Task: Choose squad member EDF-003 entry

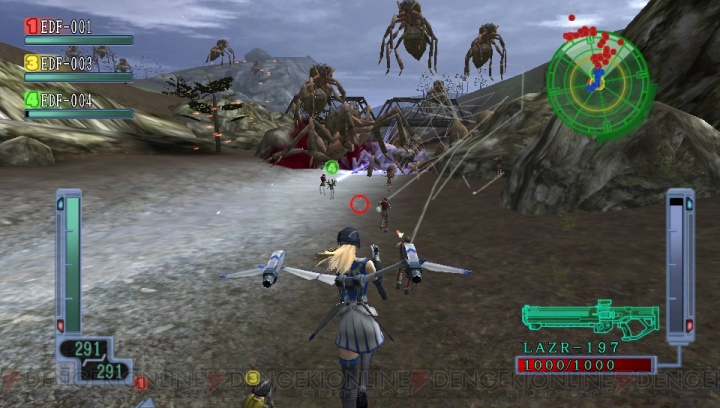Action: click(x=68, y=64)
